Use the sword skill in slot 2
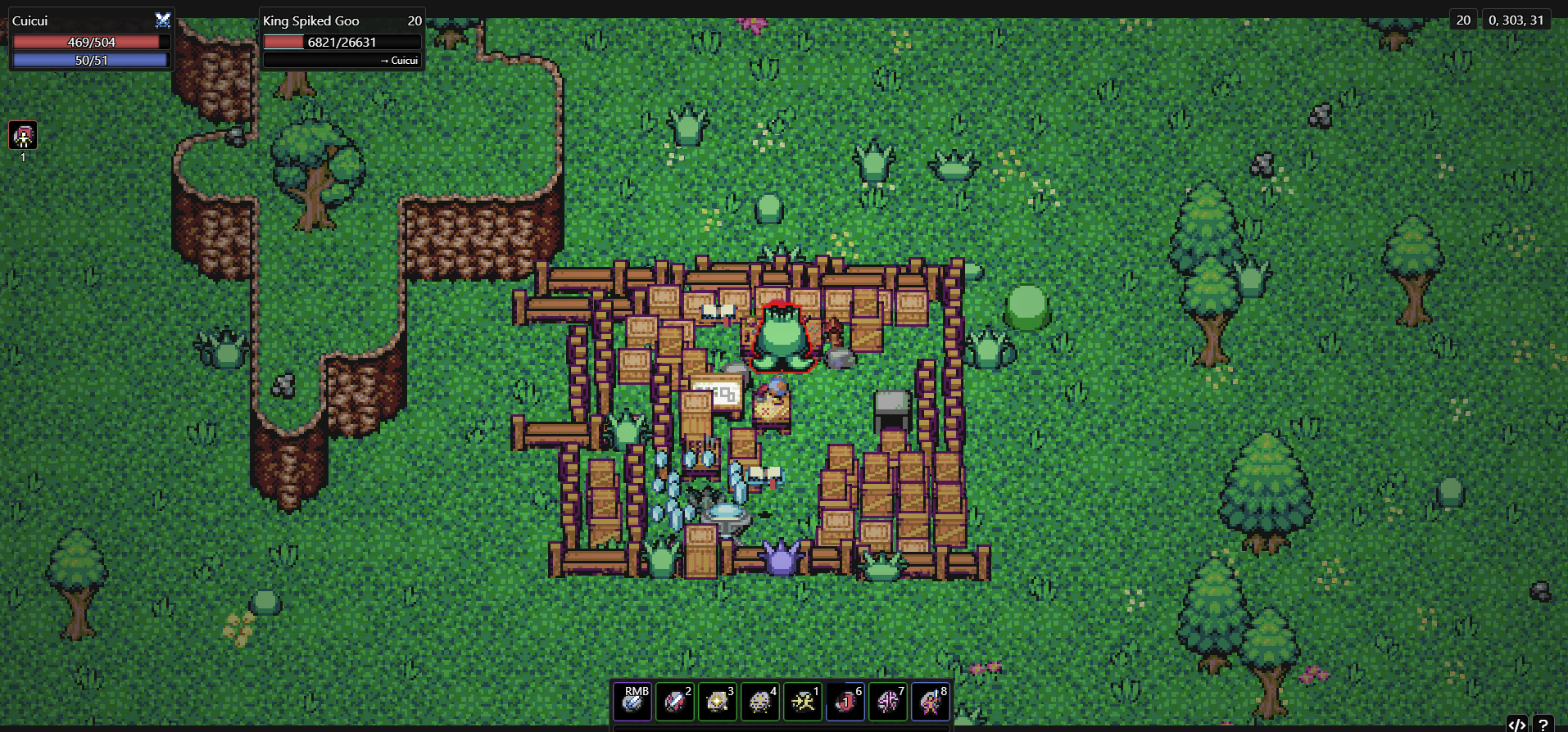The width and height of the screenshot is (1568, 732). click(675, 702)
